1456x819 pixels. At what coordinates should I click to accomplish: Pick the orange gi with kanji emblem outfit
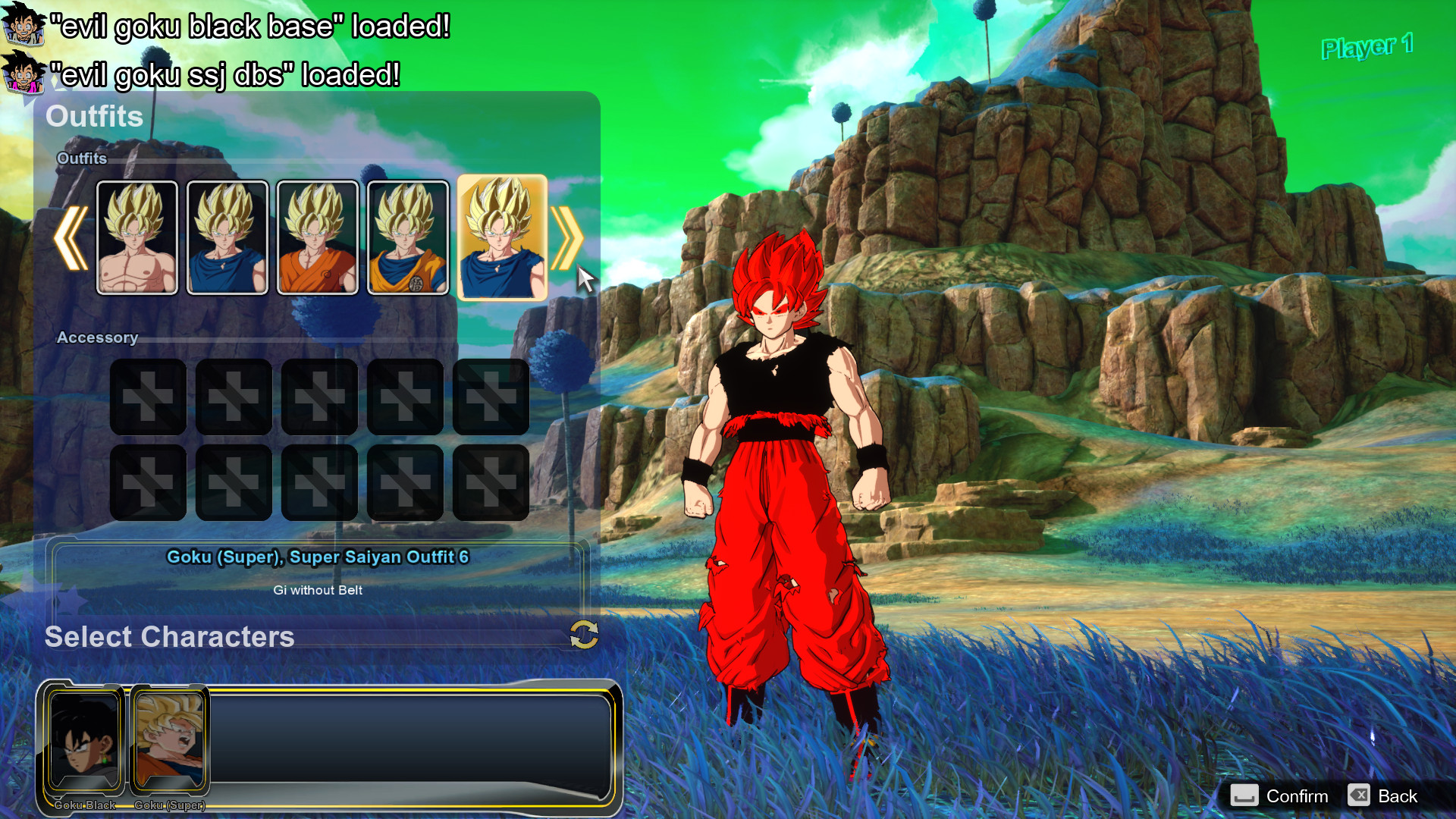(x=407, y=237)
